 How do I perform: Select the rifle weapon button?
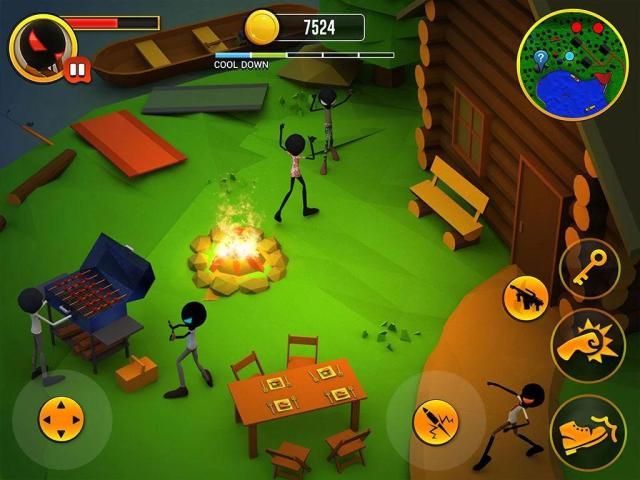pos(525,297)
